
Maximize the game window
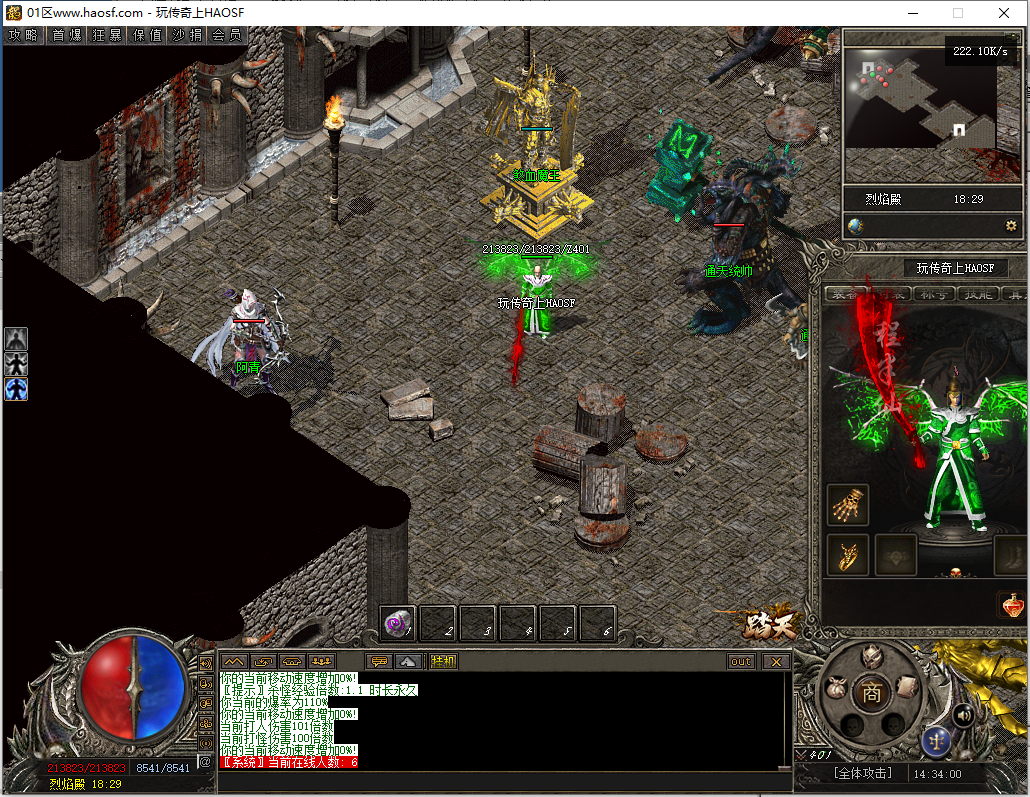pos(957,13)
